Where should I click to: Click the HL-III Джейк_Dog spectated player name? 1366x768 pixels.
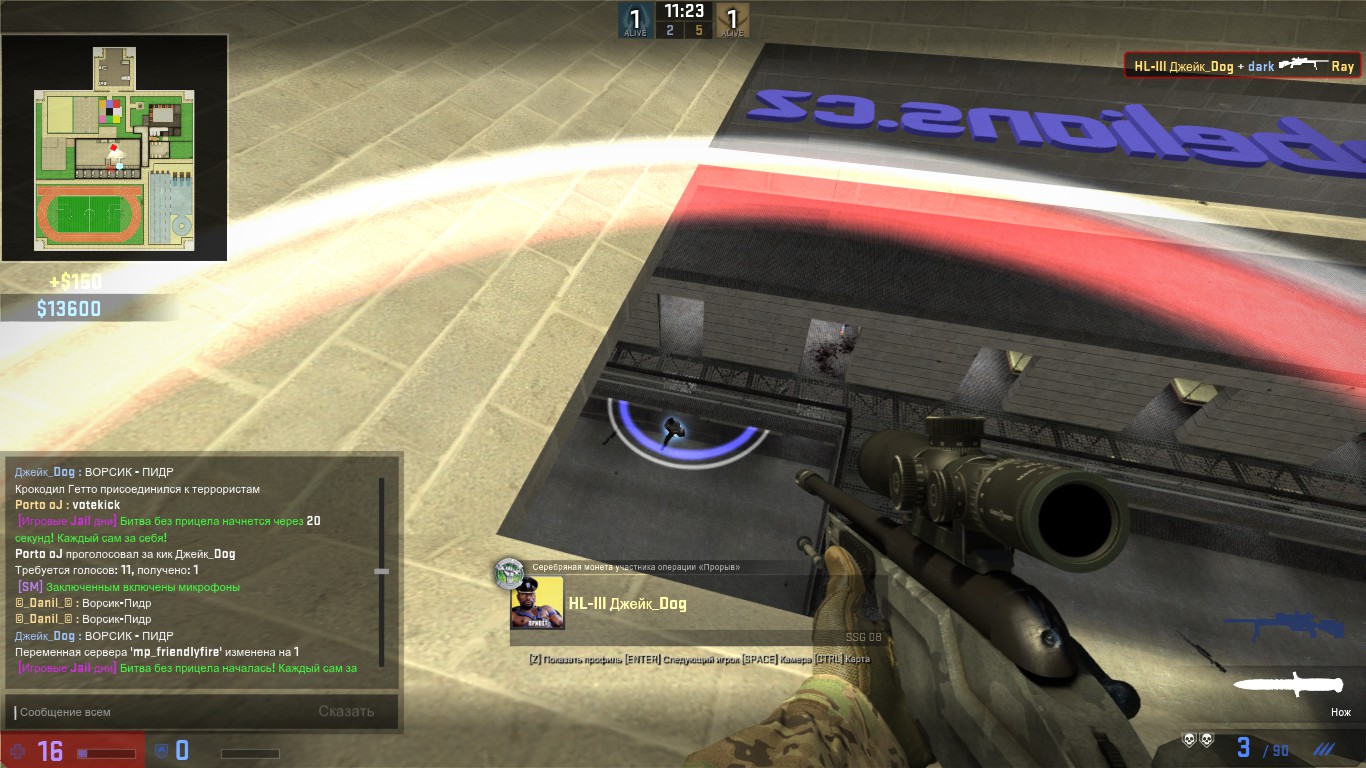coord(627,604)
